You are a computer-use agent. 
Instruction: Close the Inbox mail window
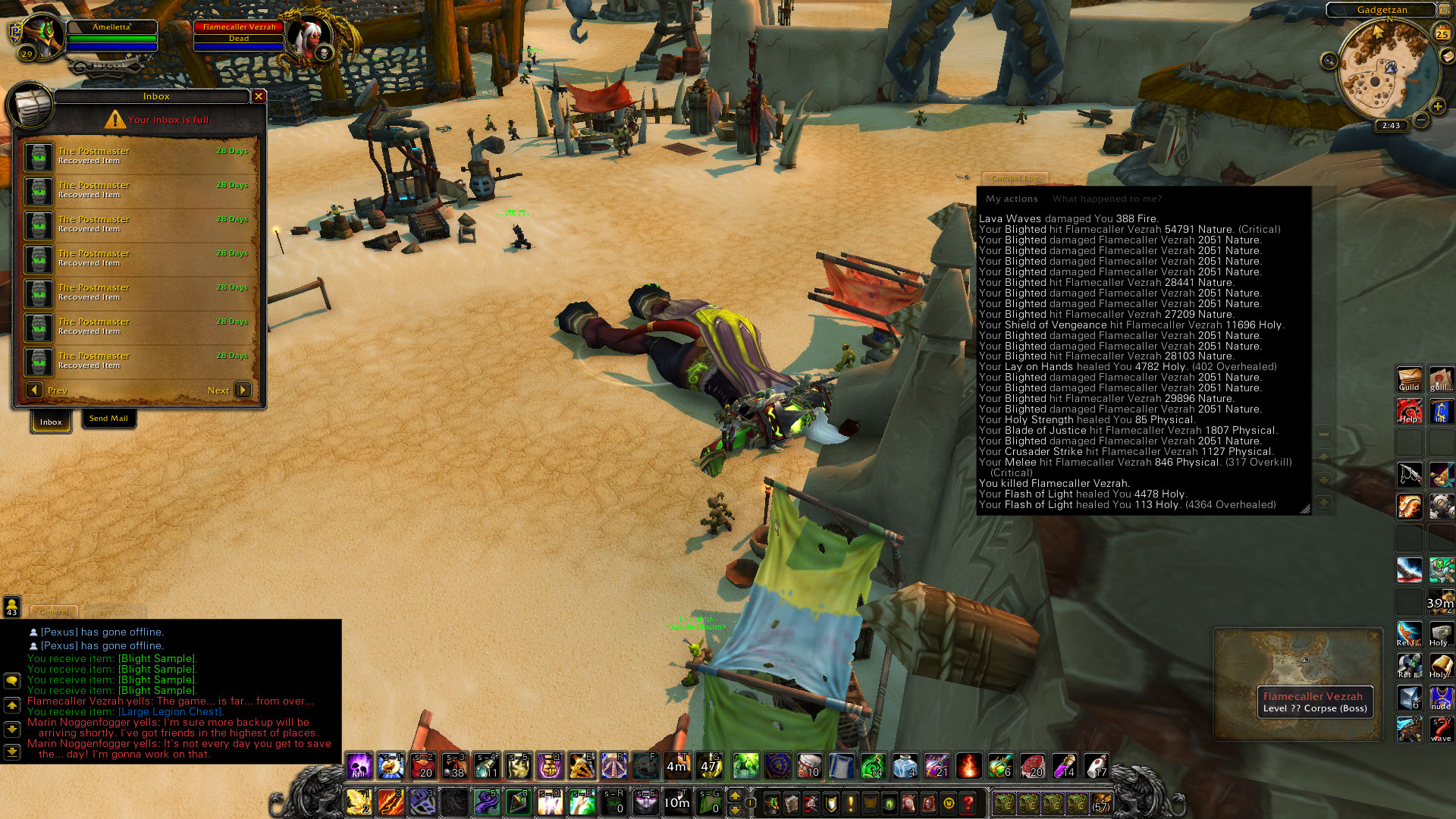[x=259, y=96]
